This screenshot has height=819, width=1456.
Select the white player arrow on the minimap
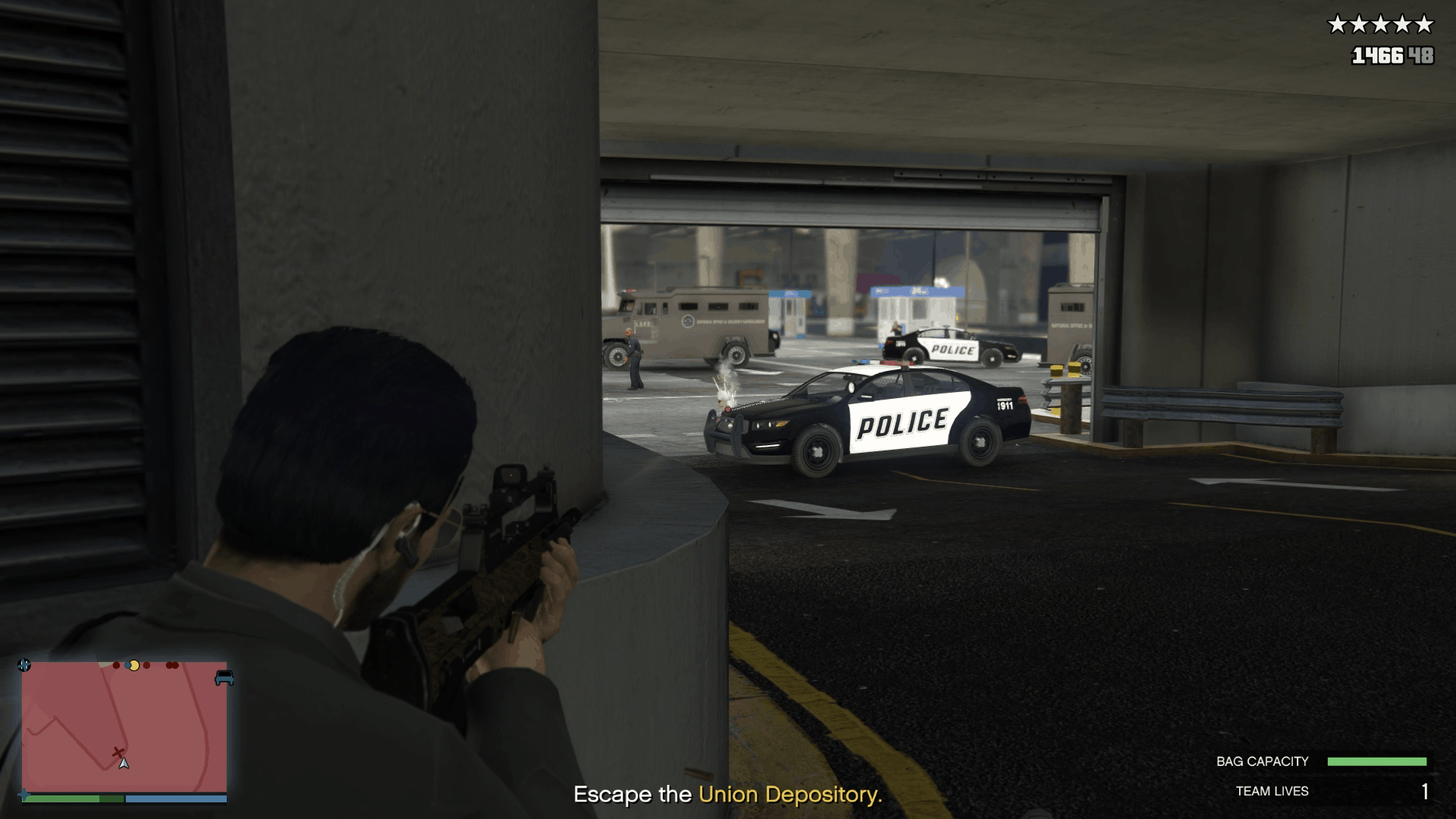[x=124, y=764]
